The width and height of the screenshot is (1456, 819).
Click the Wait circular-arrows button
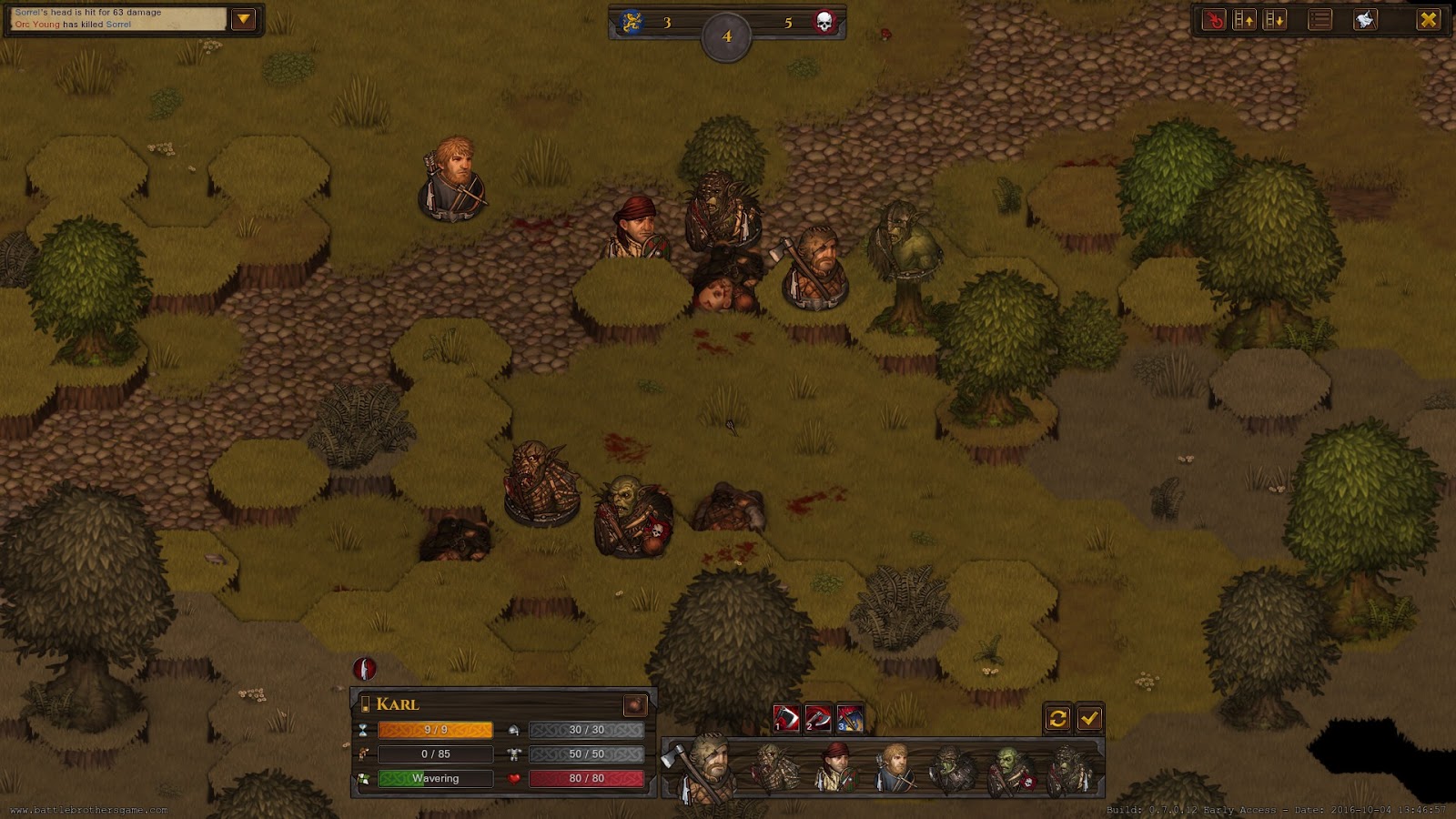point(1058,718)
